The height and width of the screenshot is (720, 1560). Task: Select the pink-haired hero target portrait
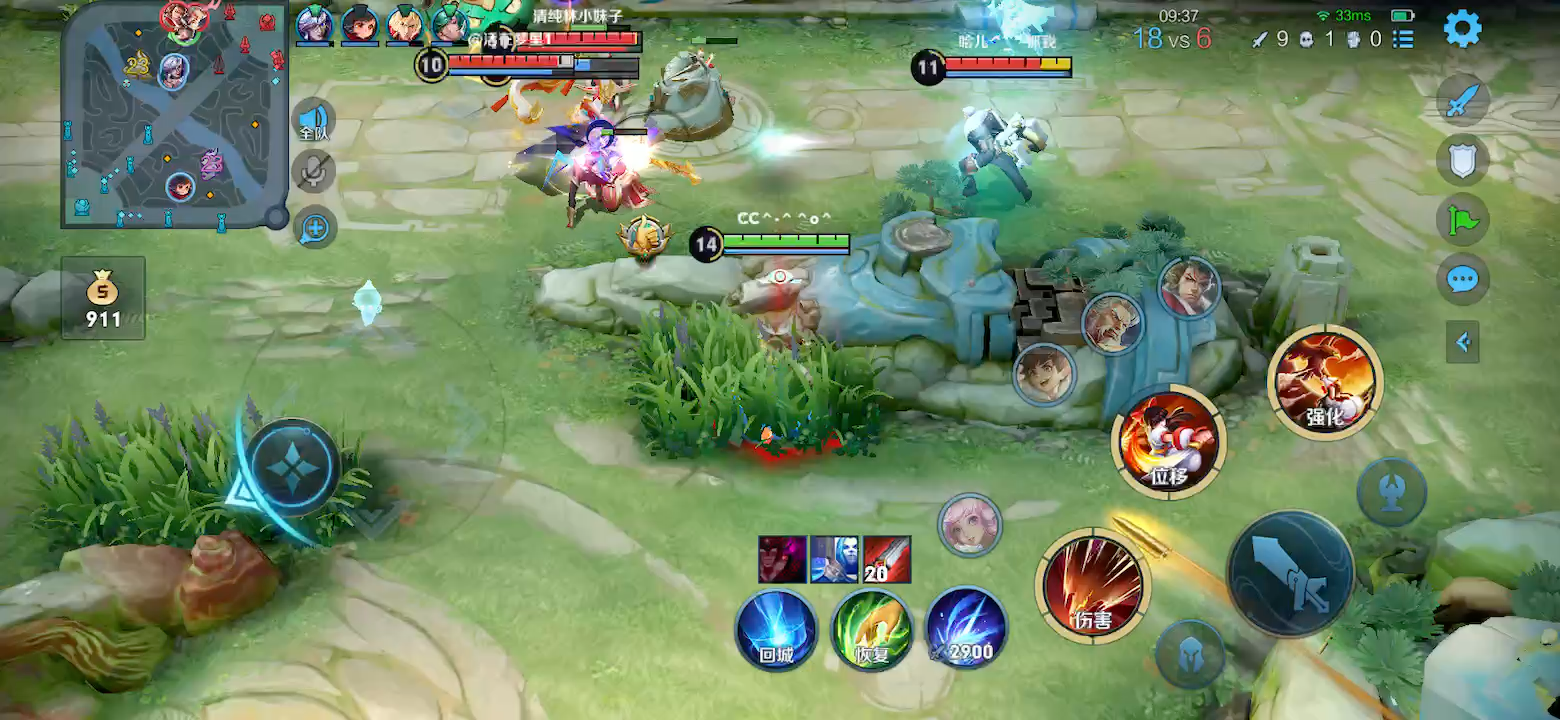(x=969, y=524)
